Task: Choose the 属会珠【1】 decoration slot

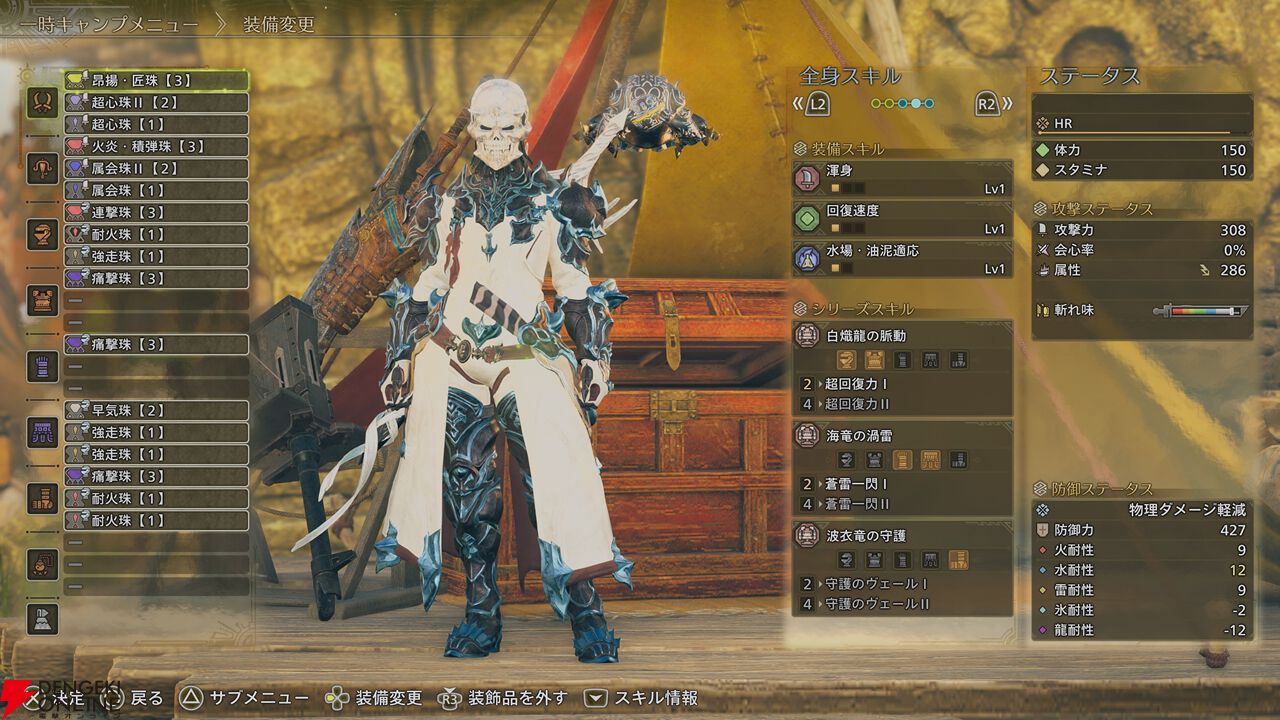Action: point(156,191)
